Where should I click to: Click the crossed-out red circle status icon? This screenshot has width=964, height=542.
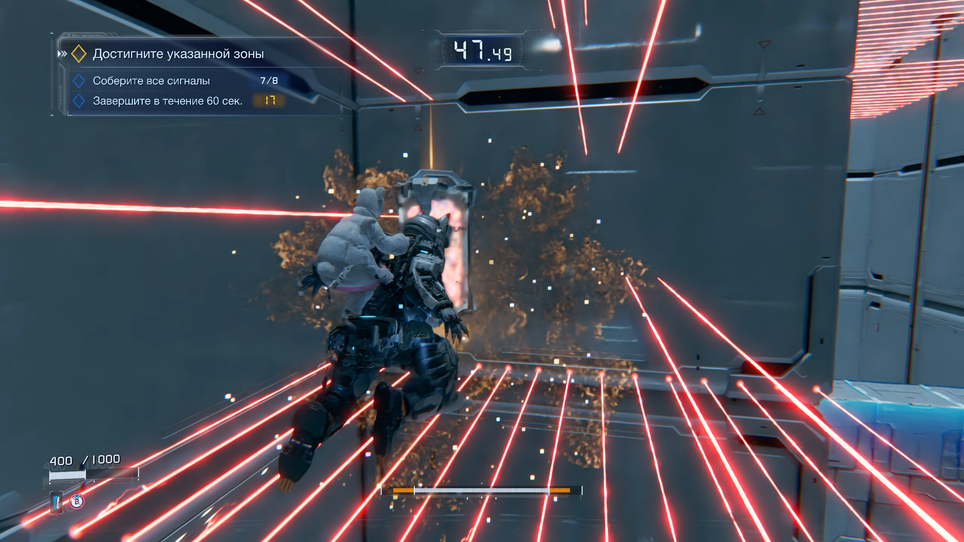76,501
